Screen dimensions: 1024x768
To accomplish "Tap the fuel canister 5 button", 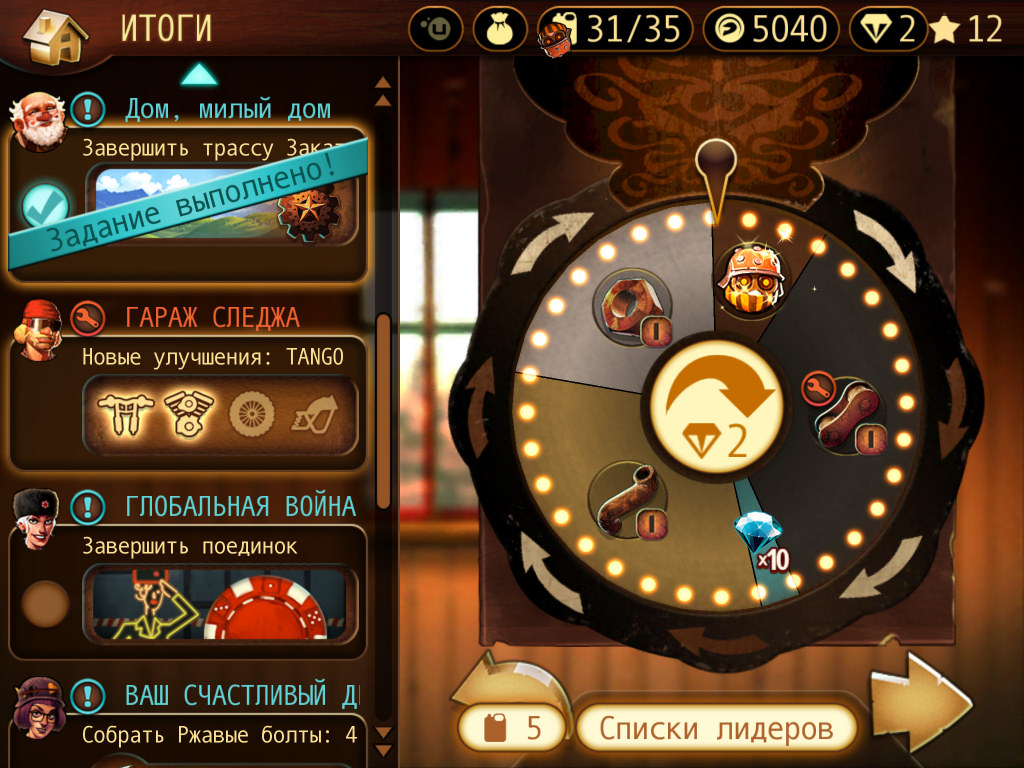I will click(512, 727).
